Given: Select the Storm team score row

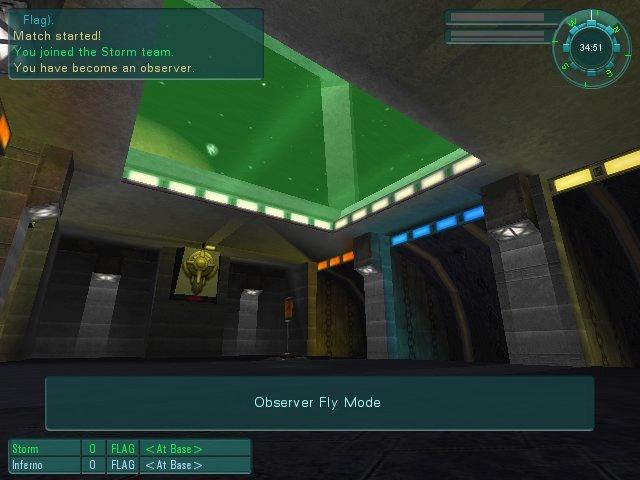Looking at the screenshot, I should (129, 449).
